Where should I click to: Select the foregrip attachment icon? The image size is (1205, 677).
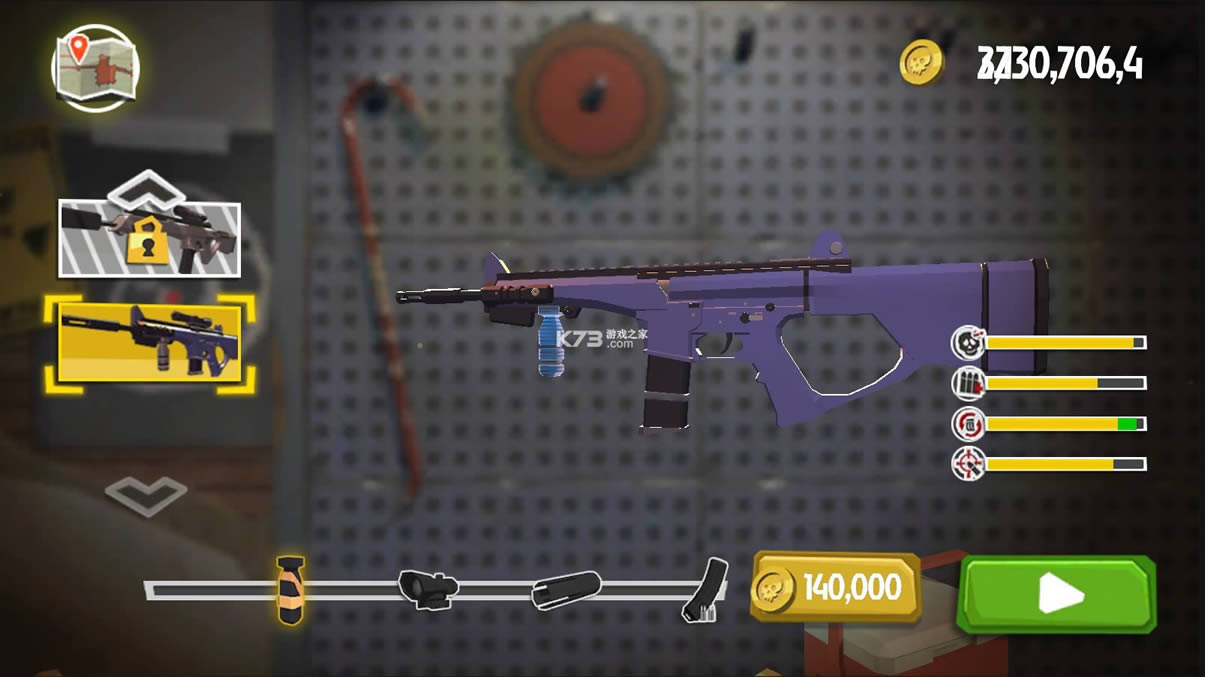click(x=289, y=590)
